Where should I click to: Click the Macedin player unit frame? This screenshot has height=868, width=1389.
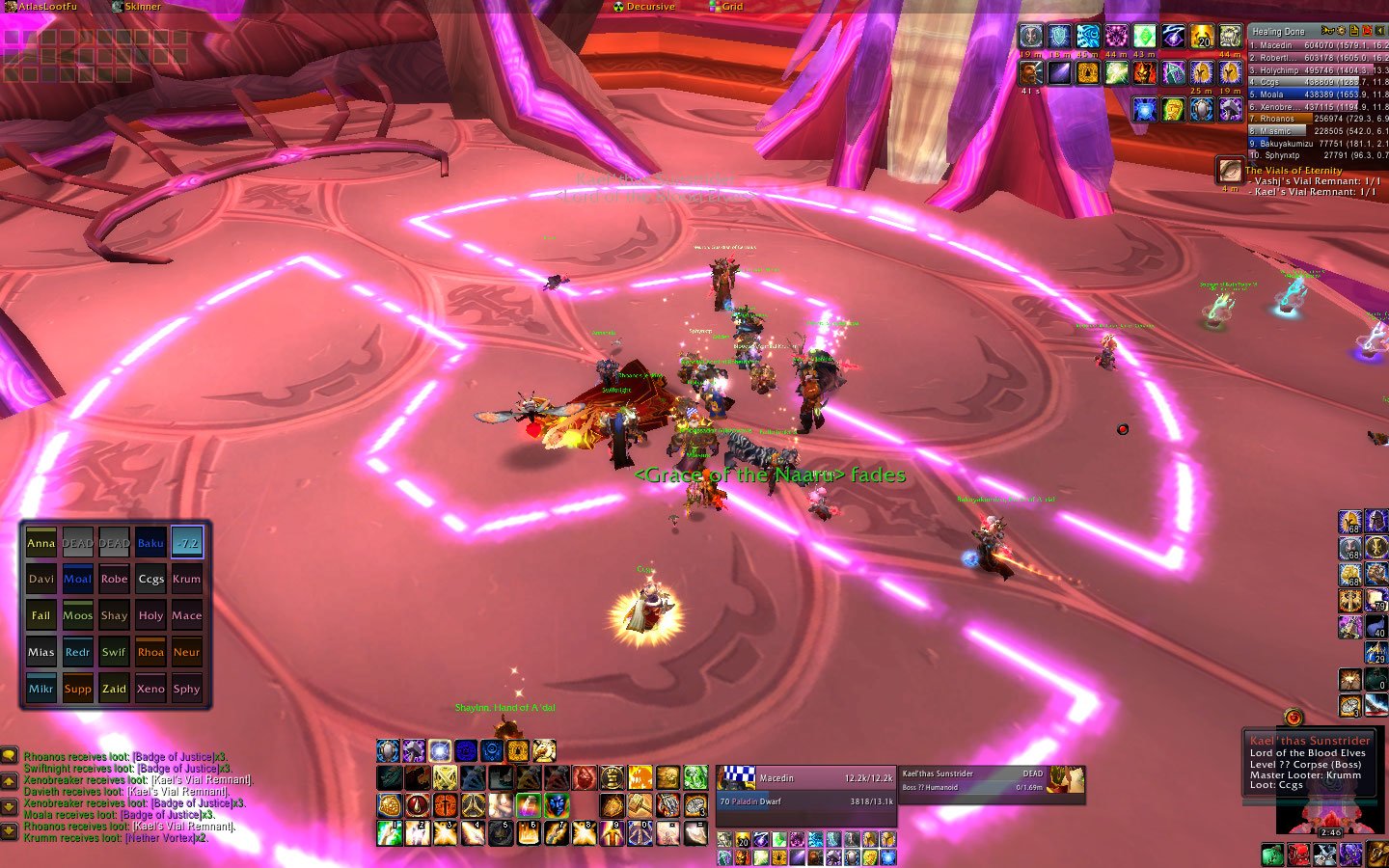click(x=805, y=790)
